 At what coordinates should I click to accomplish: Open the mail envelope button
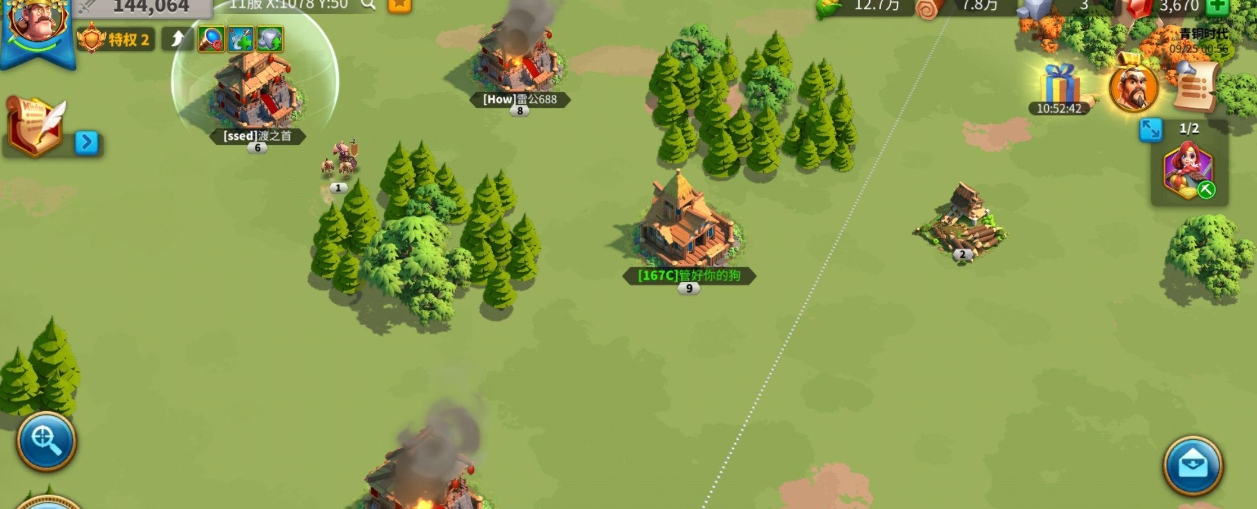point(1192,464)
